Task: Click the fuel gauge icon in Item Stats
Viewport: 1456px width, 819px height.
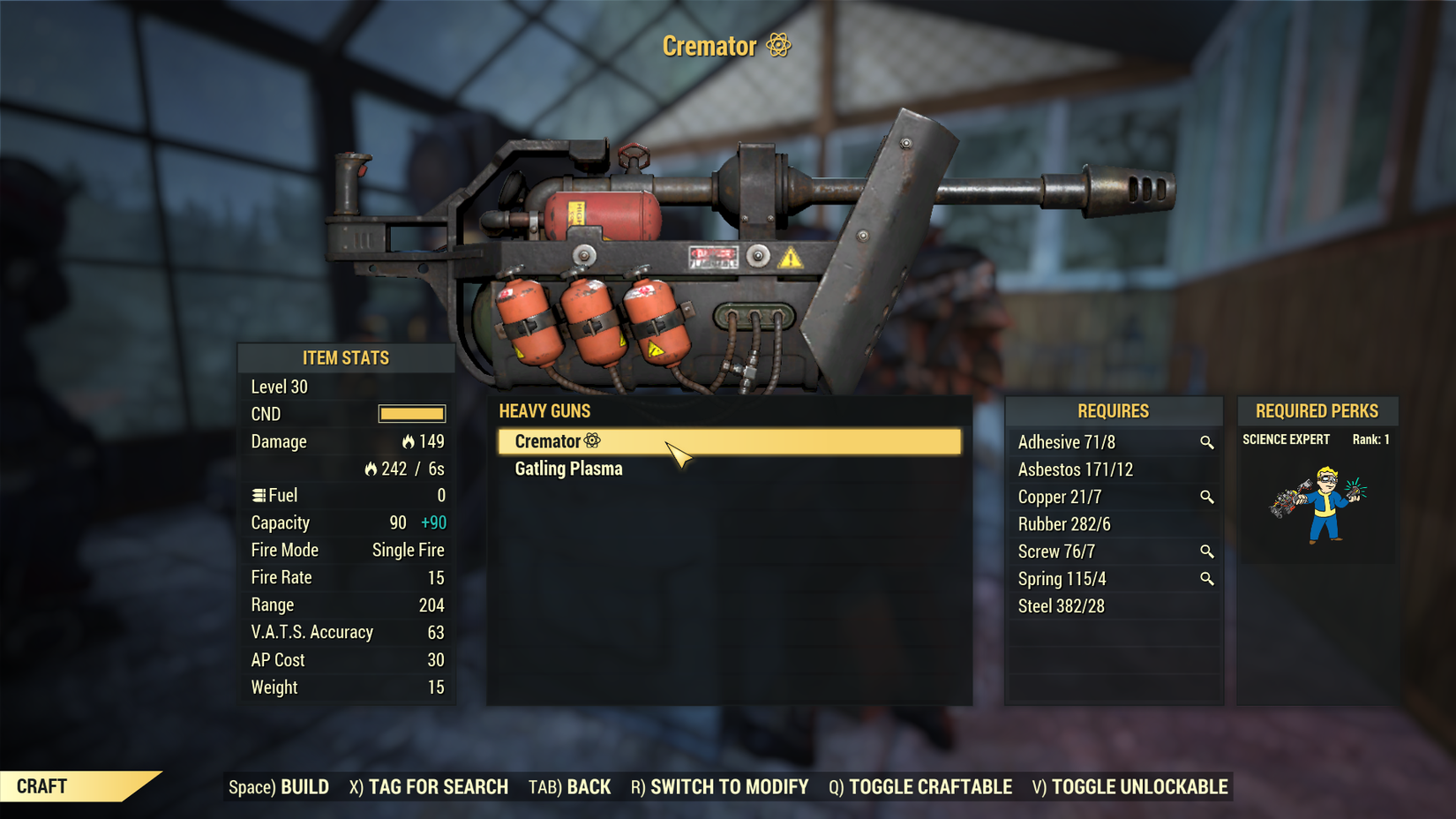Action: coord(257,495)
